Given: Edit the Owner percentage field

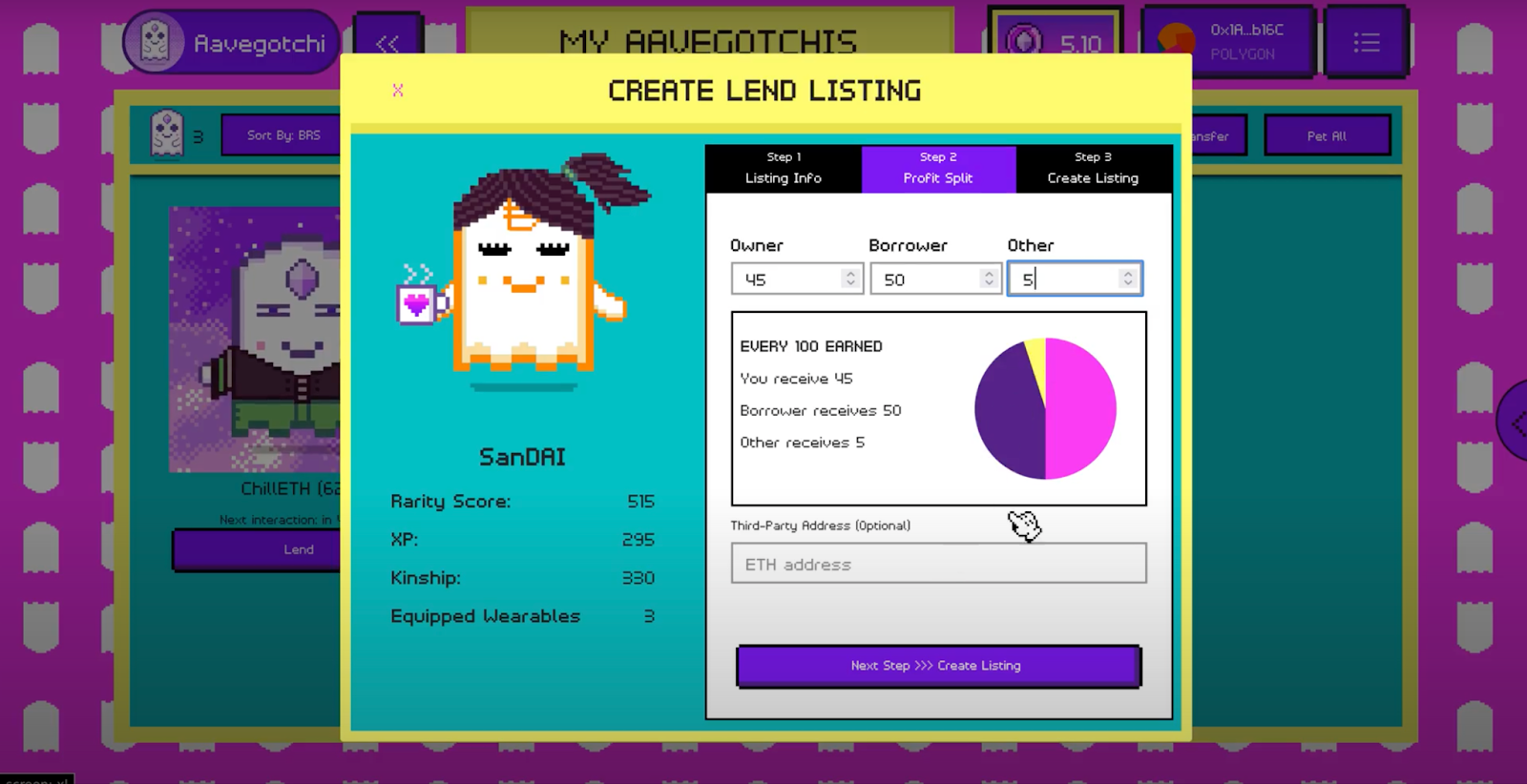Looking at the screenshot, I should pos(785,279).
